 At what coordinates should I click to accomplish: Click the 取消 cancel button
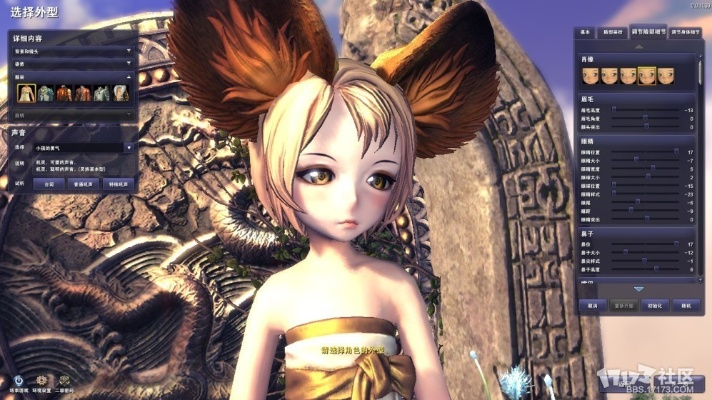(x=592, y=305)
